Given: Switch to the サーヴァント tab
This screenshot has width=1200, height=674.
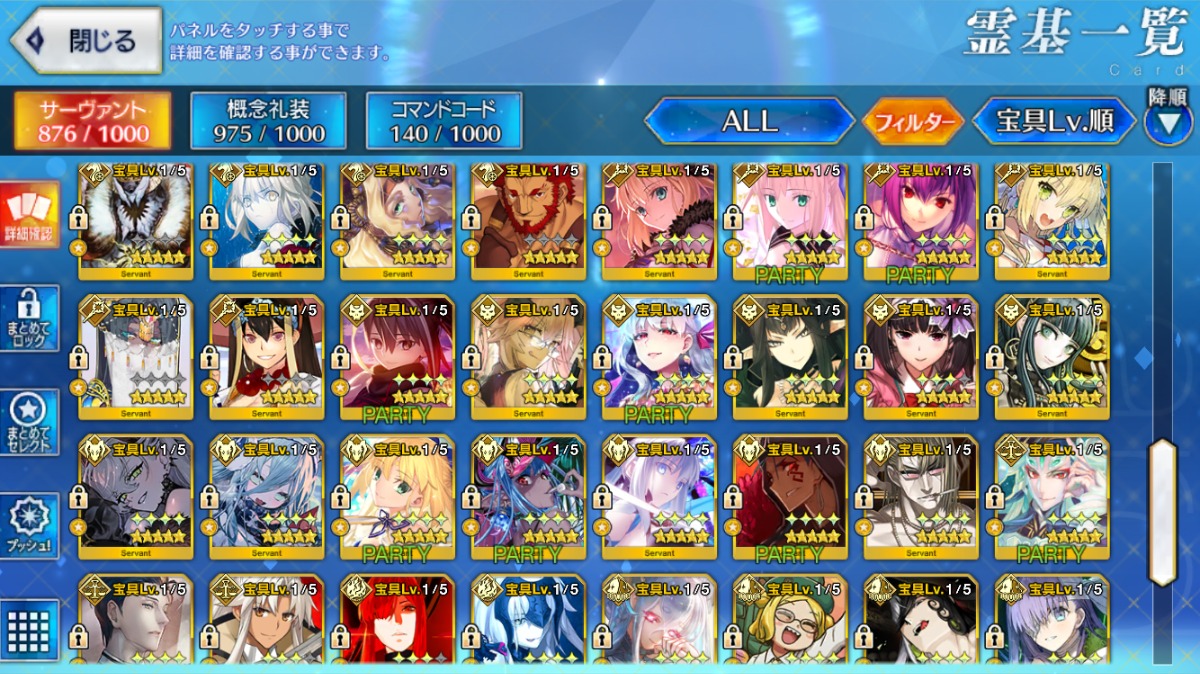Looking at the screenshot, I should click(x=92, y=121).
